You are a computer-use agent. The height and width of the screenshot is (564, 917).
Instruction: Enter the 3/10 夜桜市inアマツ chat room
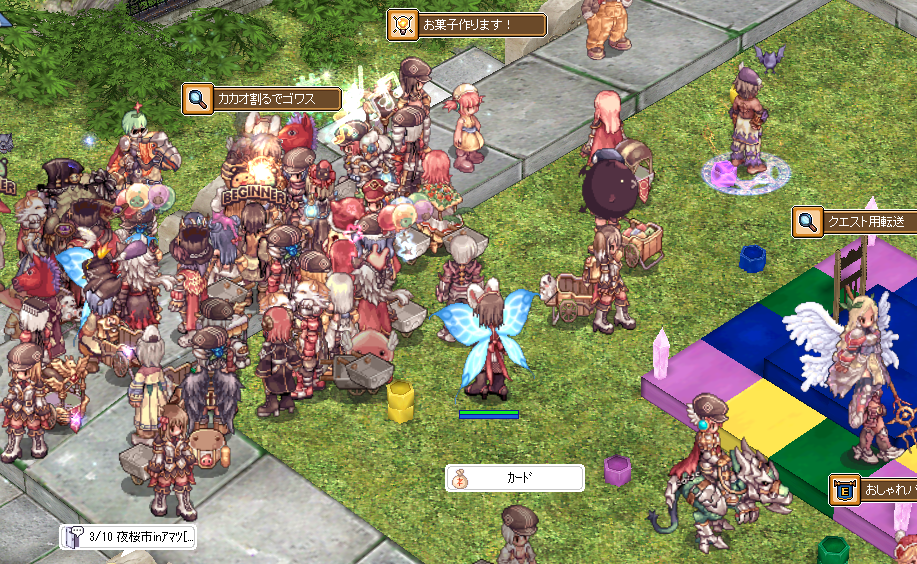click(x=128, y=537)
